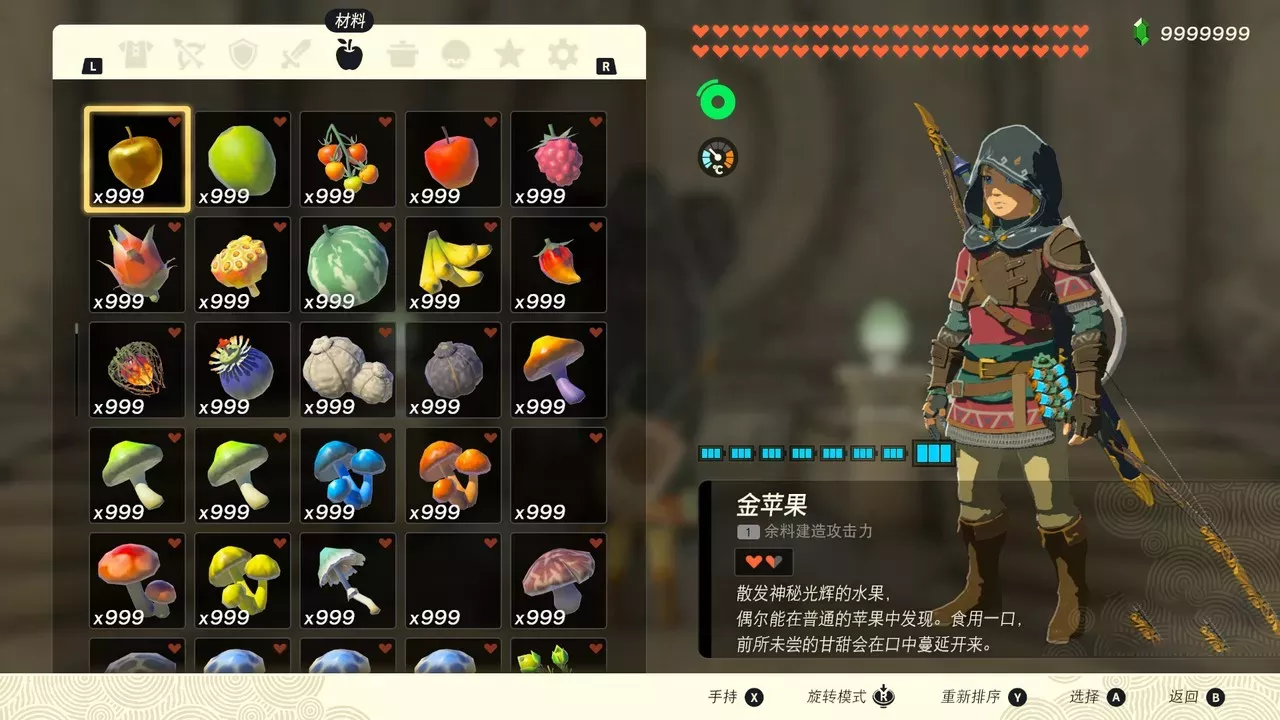Image resolution: width=1280 pixels, height=720 pixels.
Task: Switch to the armor tab
Action: point(136,54)
